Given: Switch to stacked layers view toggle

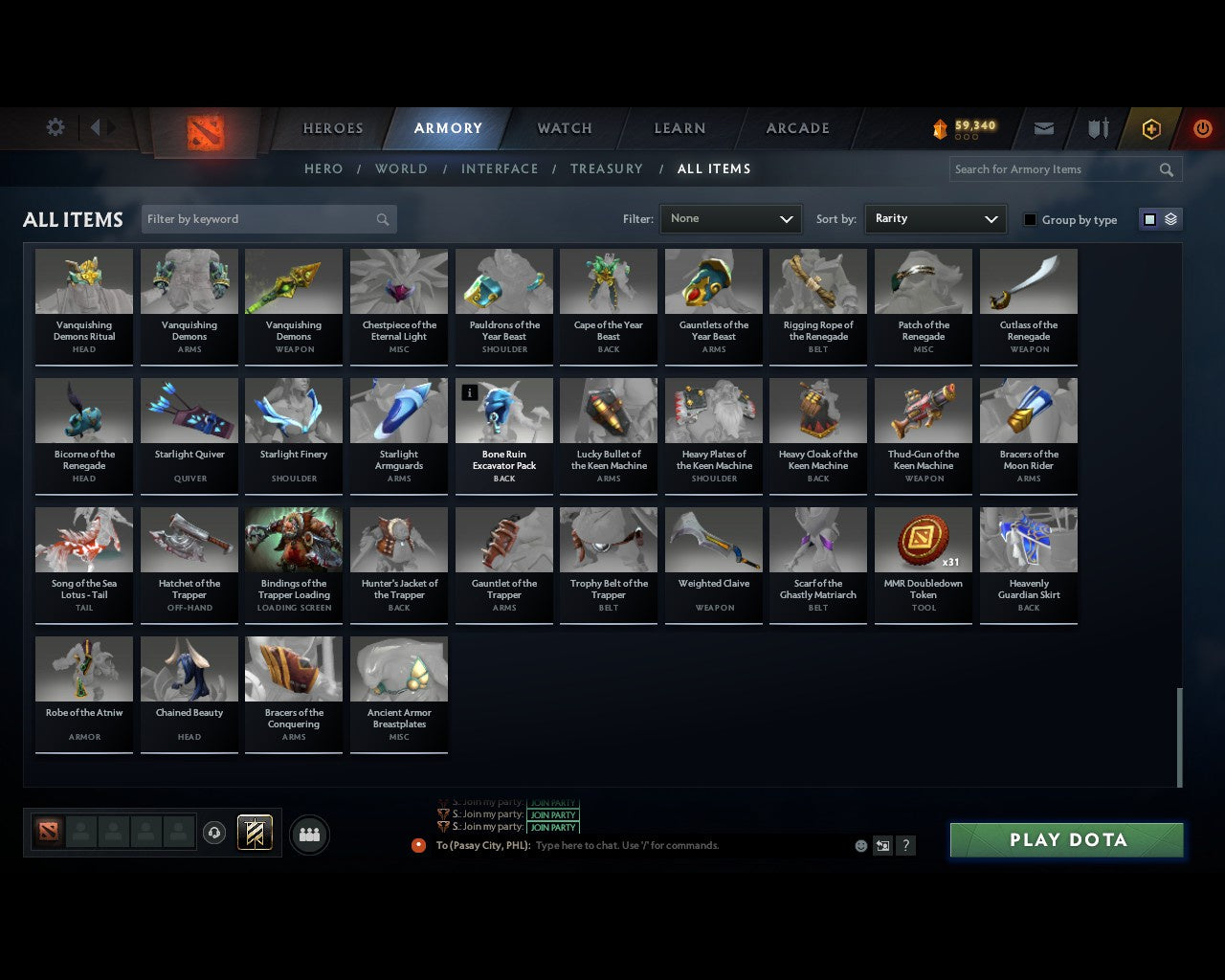Looking at the screenshot, I should [x=1169, y=218].
